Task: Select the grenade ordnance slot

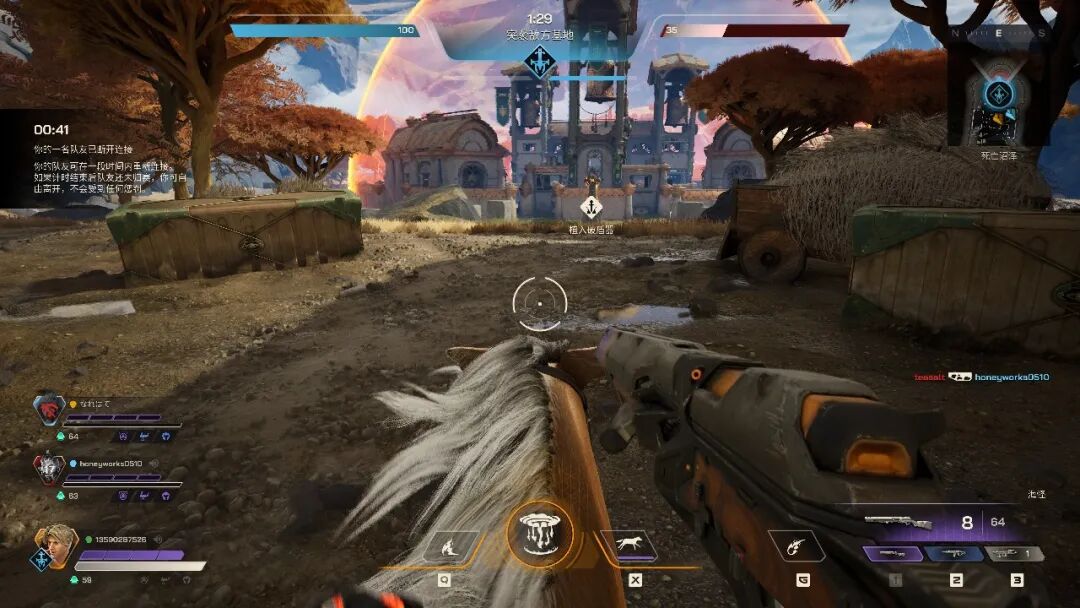Action: 796,546
